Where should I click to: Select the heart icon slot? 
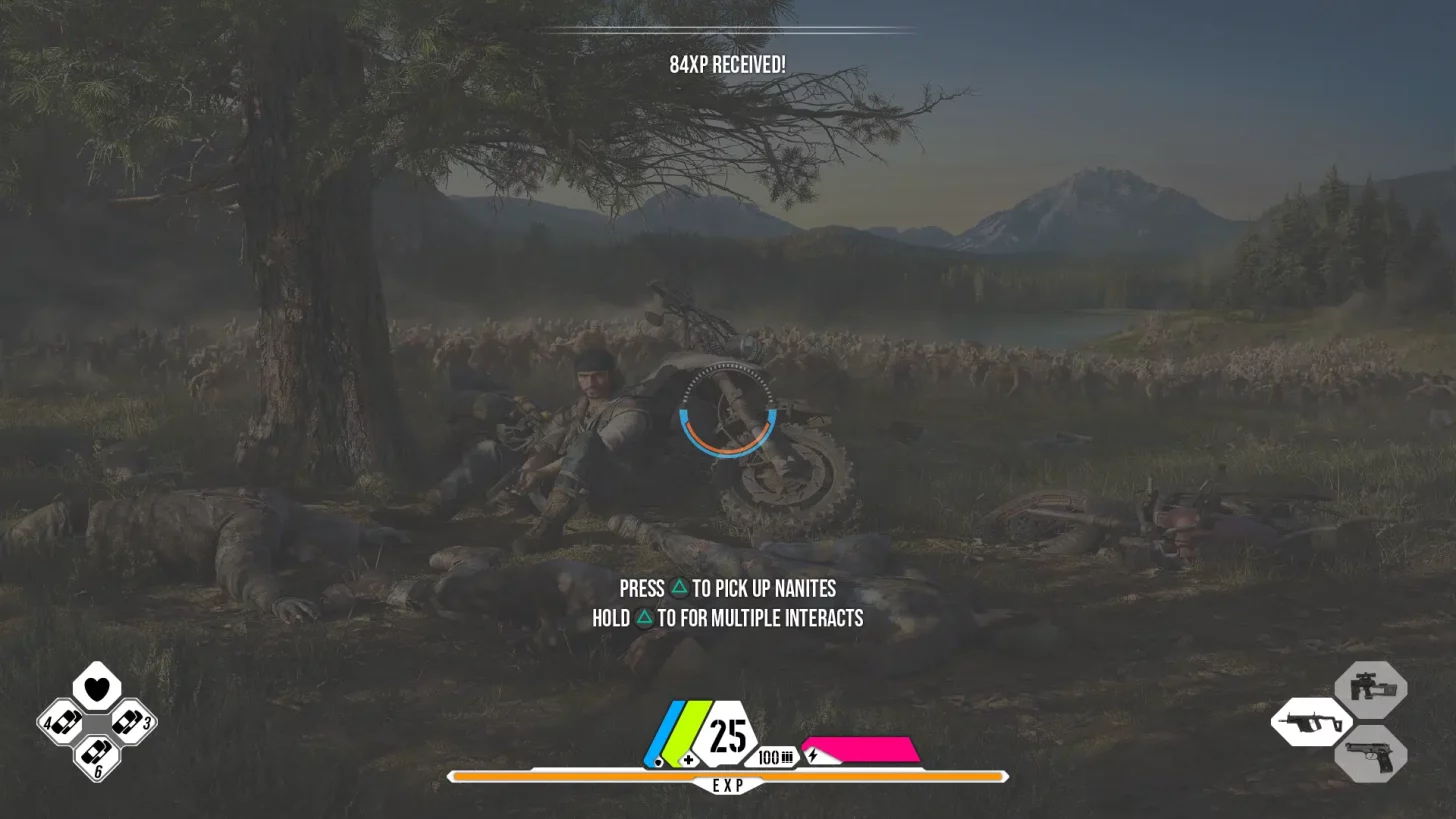click(97, 688)
